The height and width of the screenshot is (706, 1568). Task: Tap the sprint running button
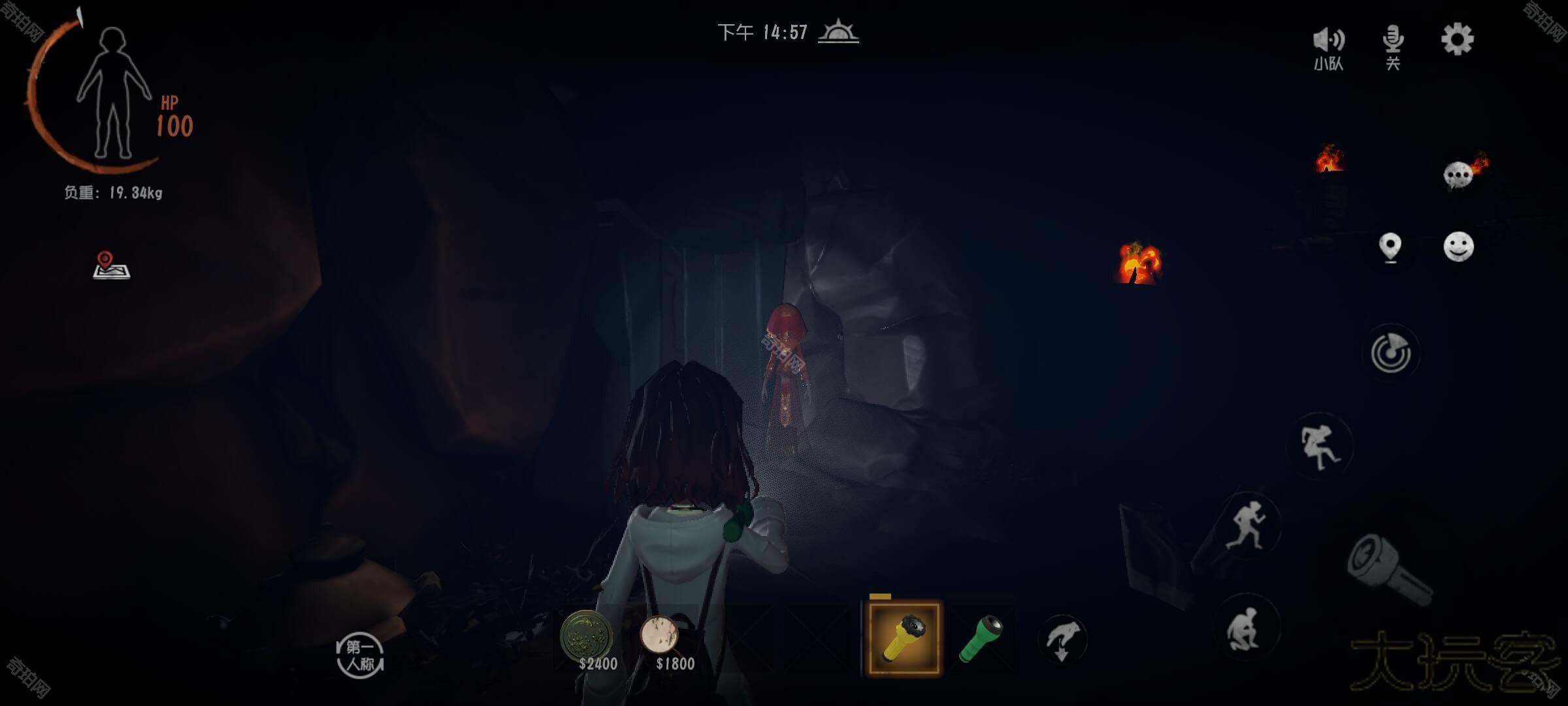1247,525
